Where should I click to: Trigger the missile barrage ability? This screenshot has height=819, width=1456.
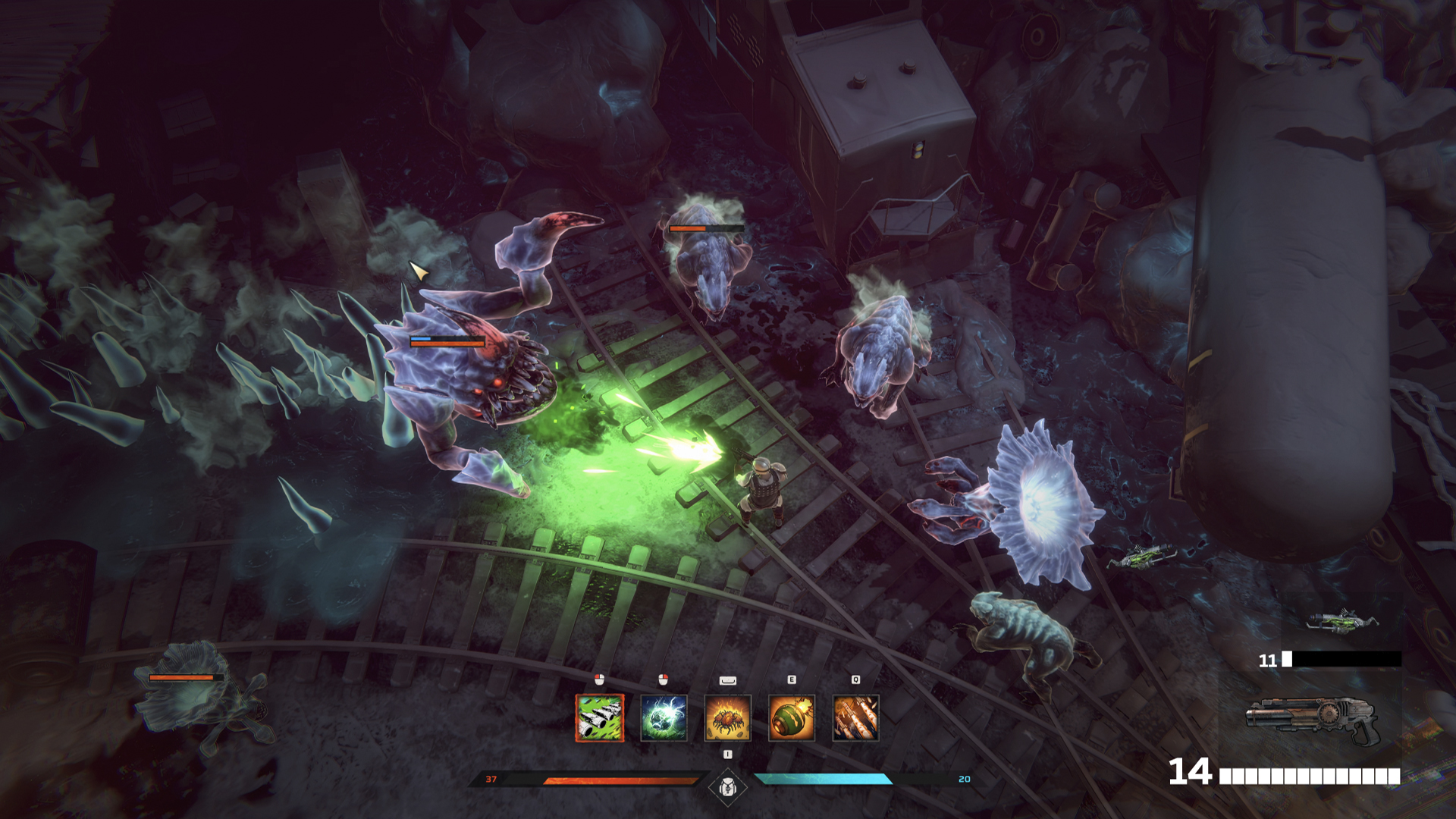tap(855, 717)
